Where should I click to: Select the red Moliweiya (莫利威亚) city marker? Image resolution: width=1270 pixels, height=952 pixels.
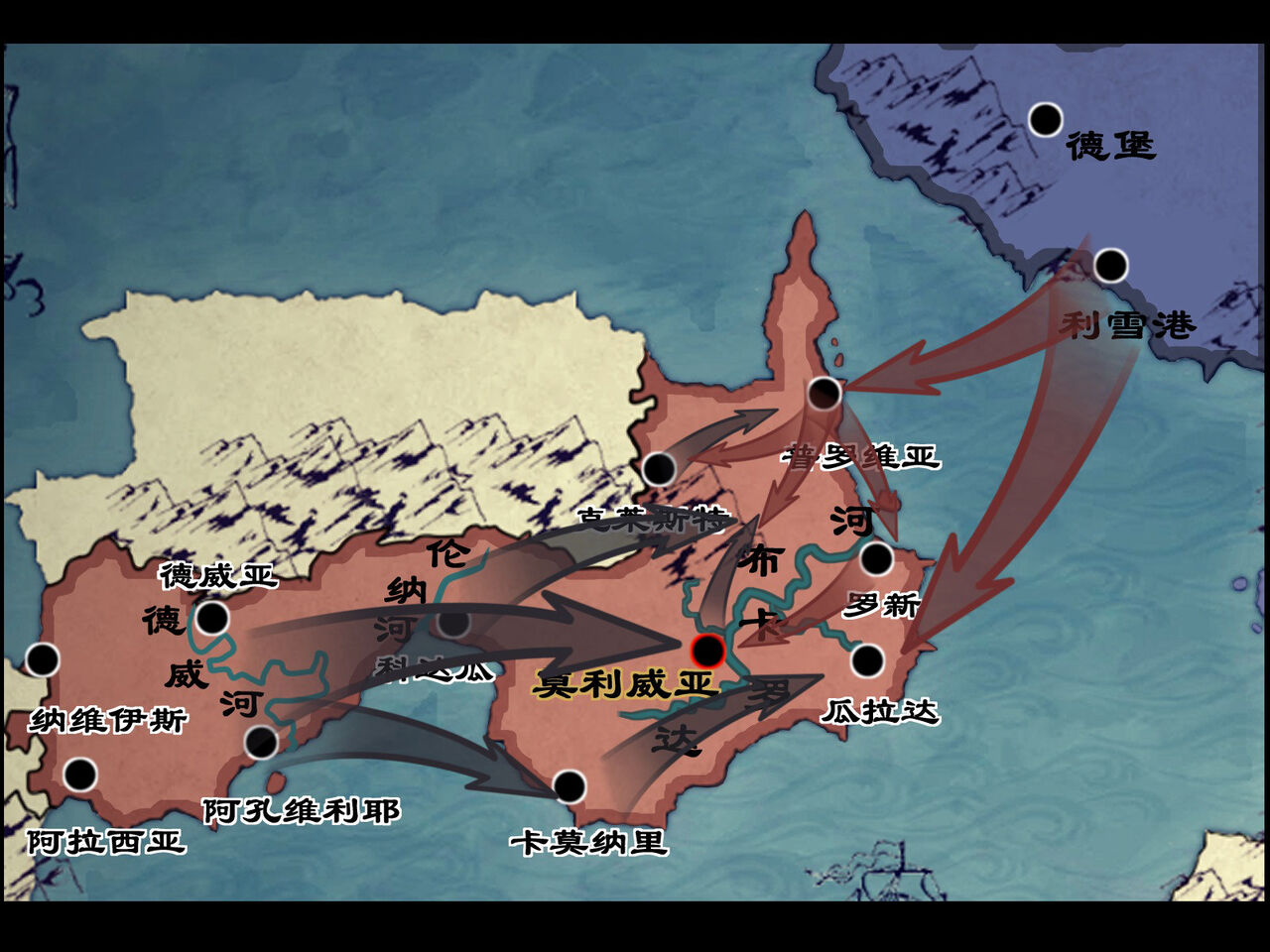coord(707,651)
